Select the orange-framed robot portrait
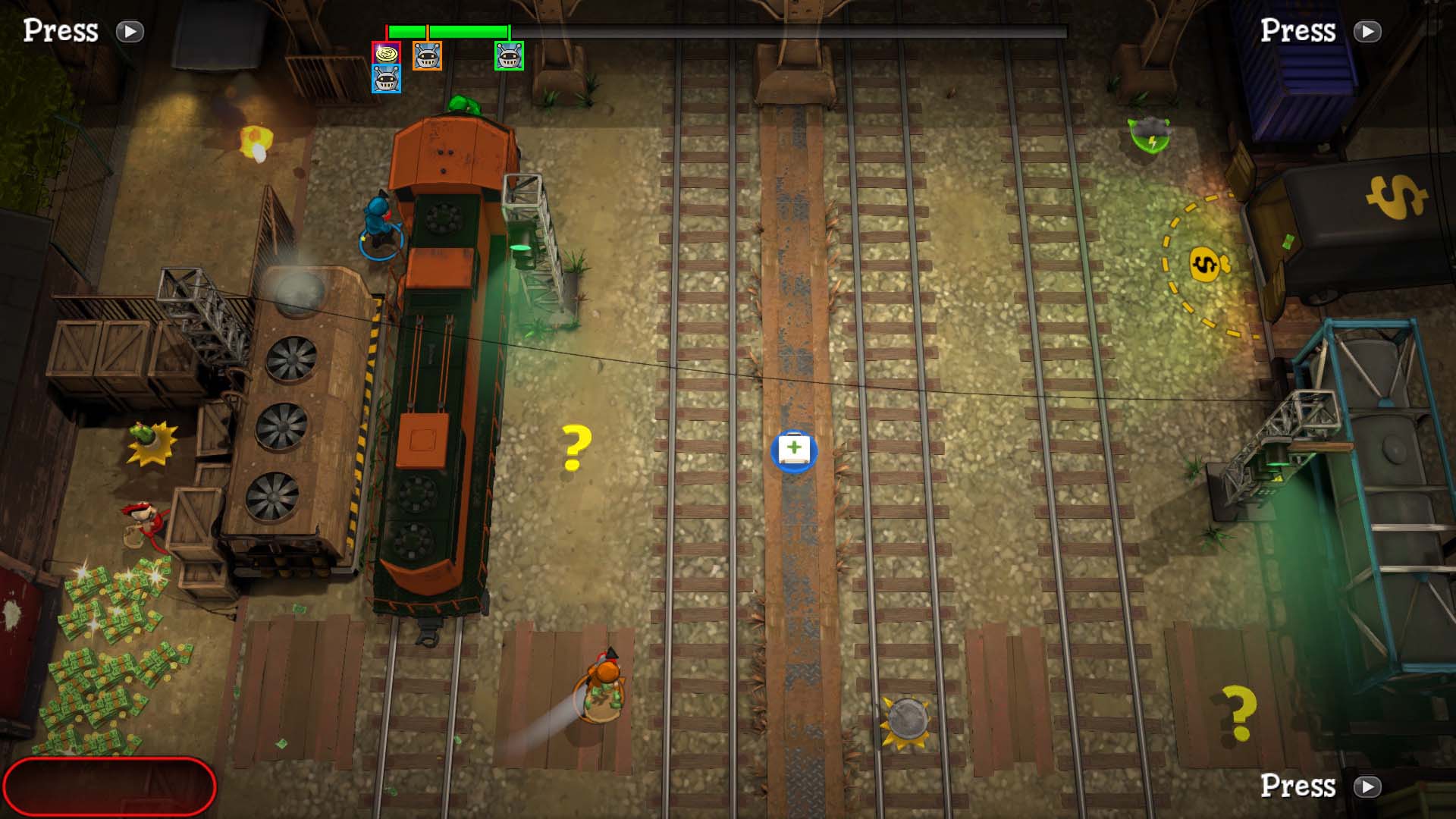 click(427, 56)
